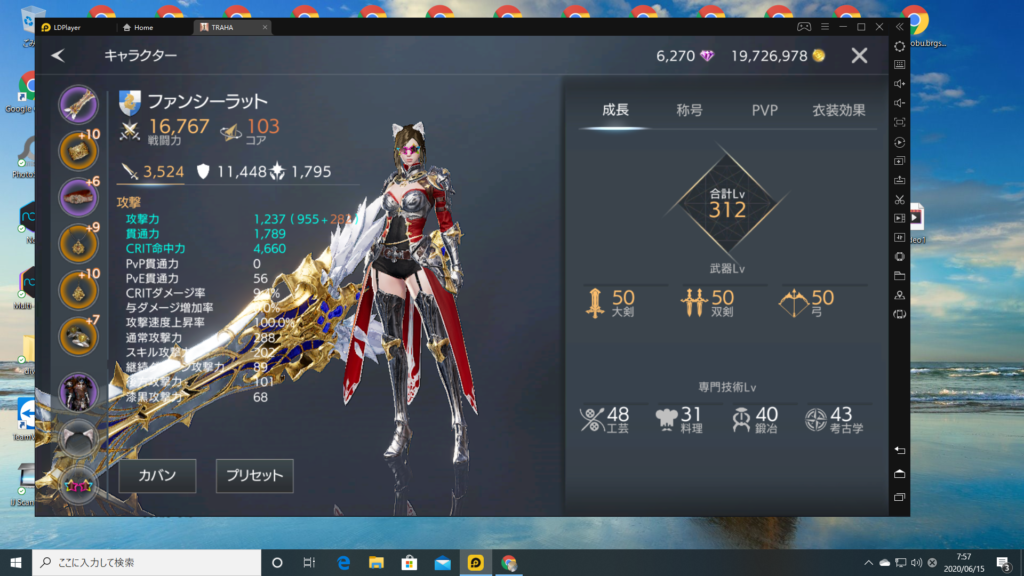Pick the +7 equipment slot
This screenshot has width=1024, height=576.
78,337
